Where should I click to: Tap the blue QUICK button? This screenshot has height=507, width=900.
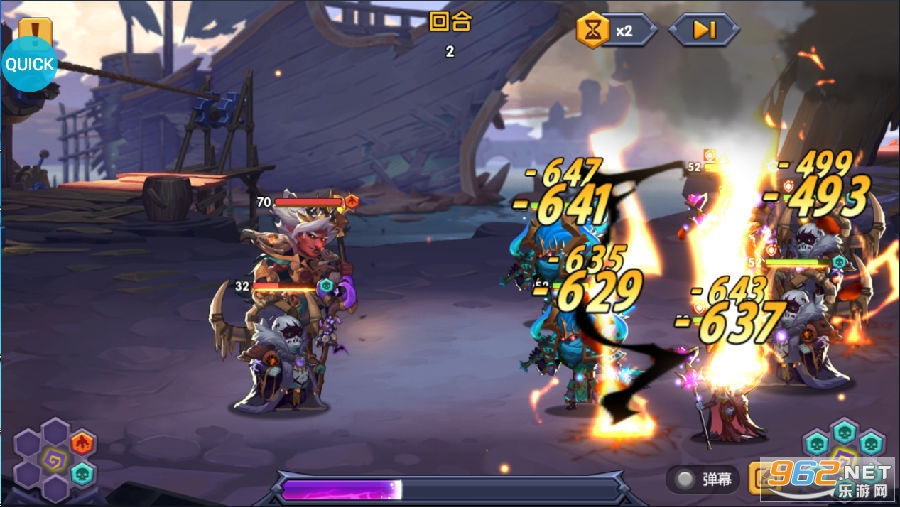click(29, 65)
